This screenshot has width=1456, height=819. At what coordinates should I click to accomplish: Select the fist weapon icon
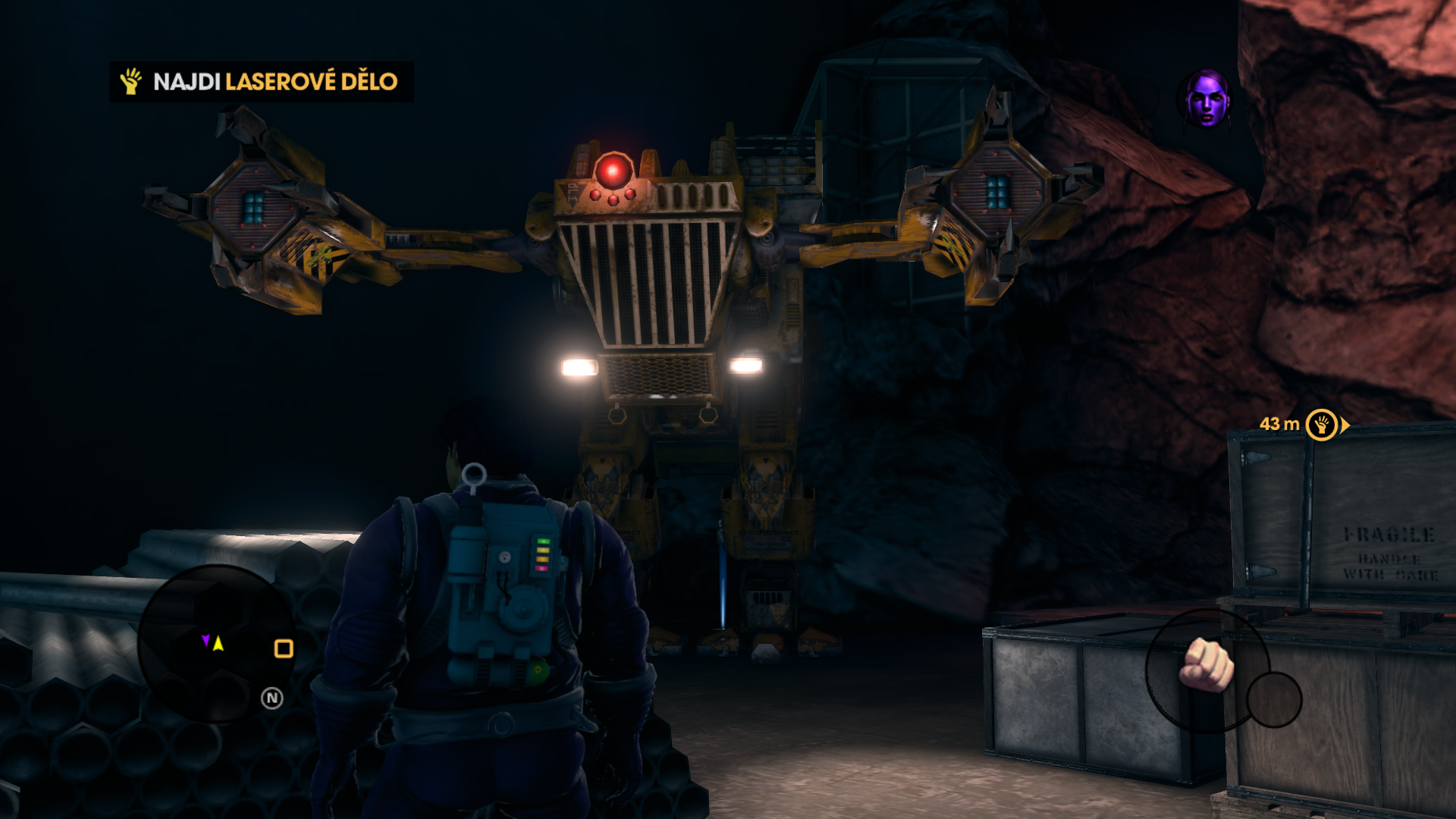pos(1207,665)
